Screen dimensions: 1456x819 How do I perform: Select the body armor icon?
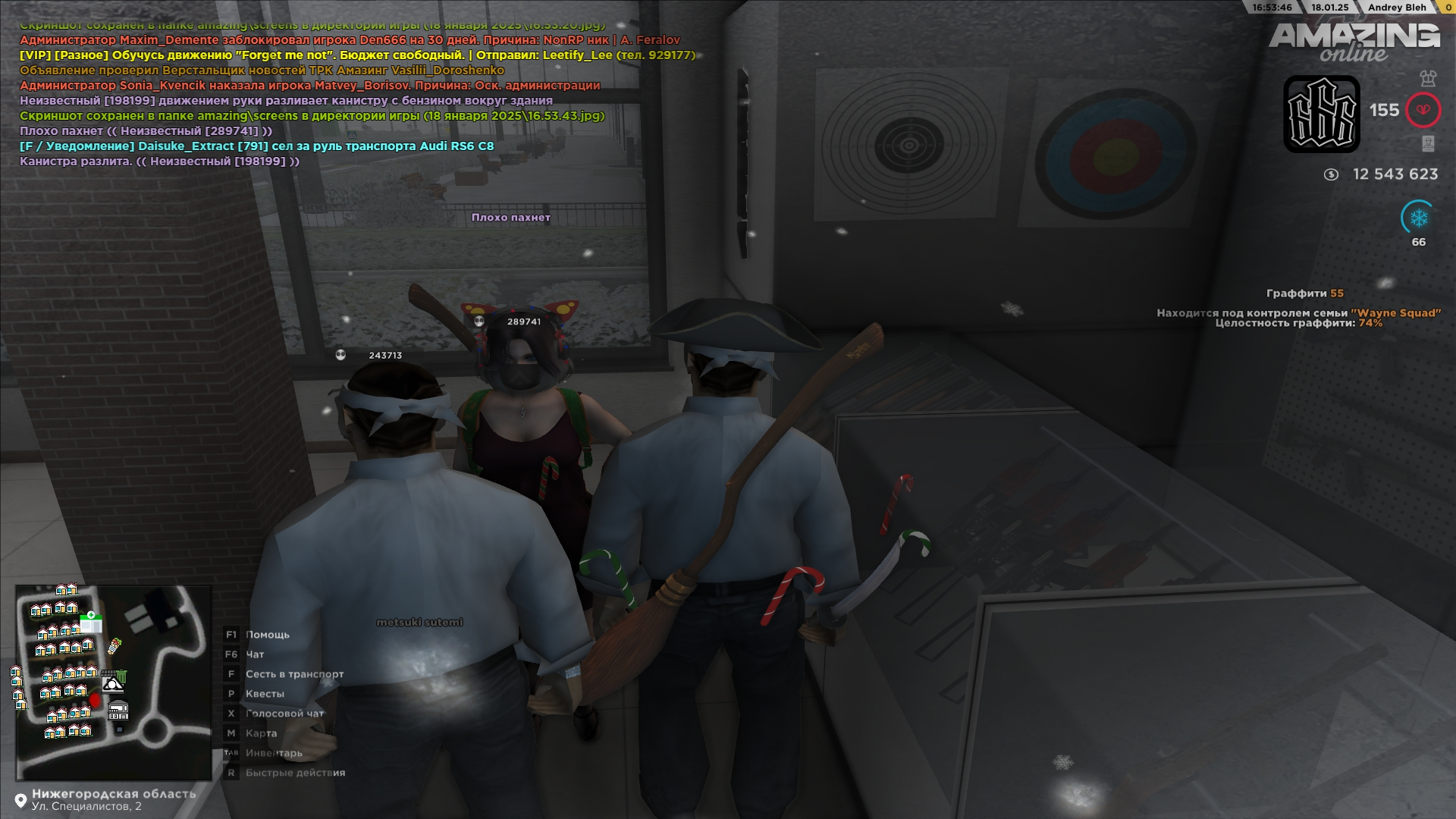[1428, 78]
